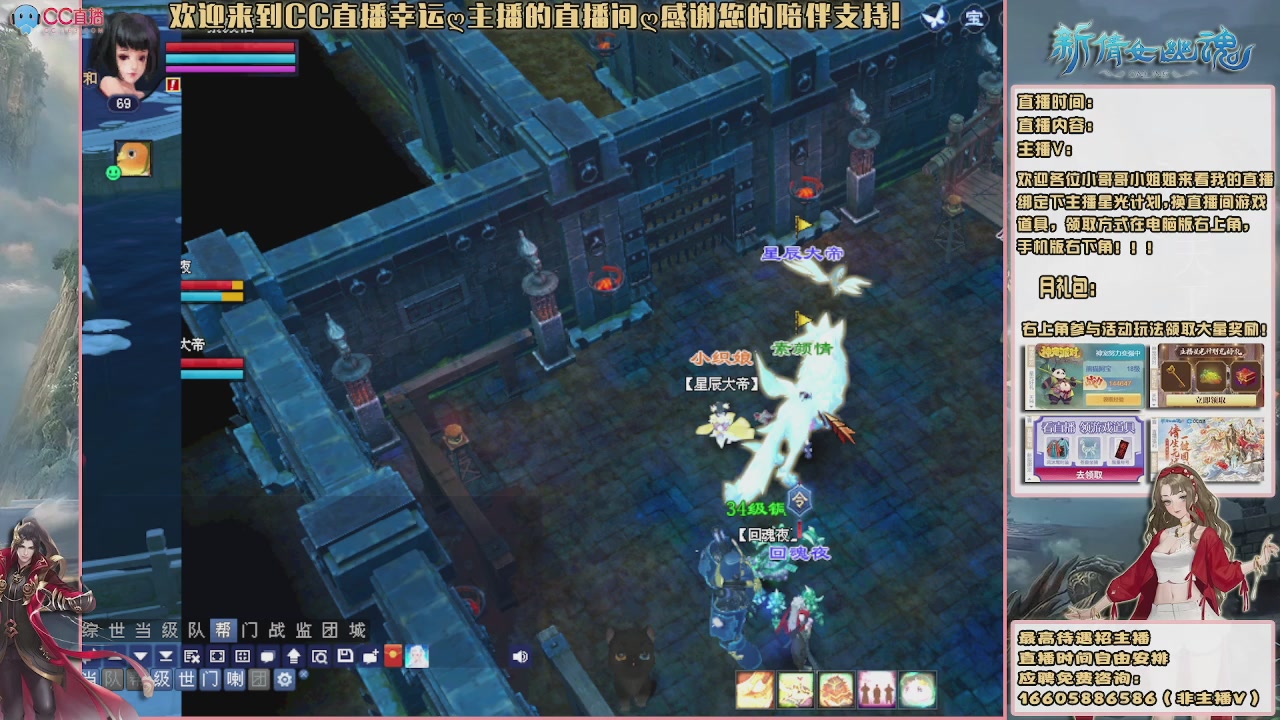The width and height of the screenshot is (1280, 720).
Task: Click the magnifier search icon in the chat toolbar
Action: click(319, 656)
